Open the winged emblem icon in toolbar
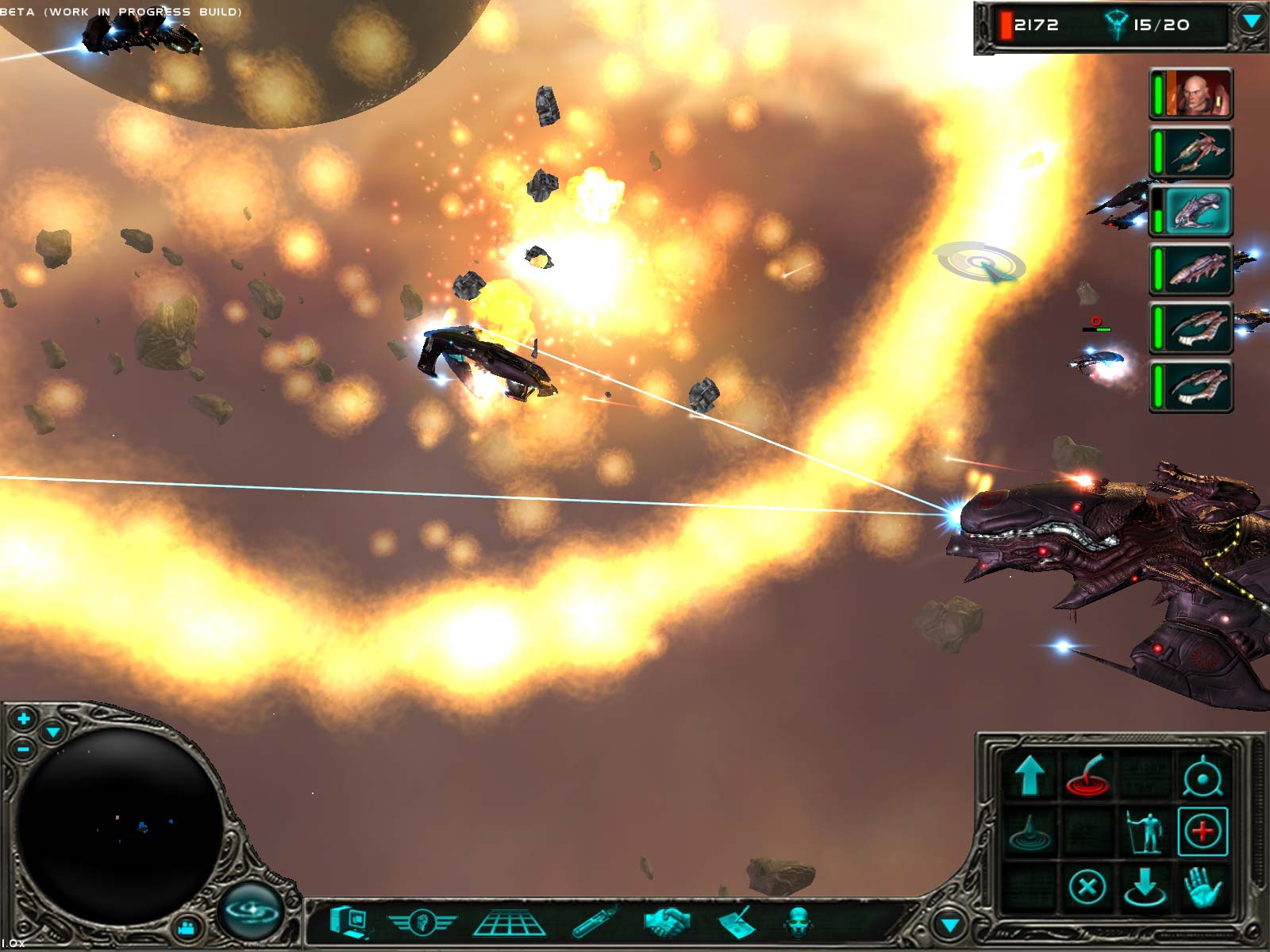 [421, 923]
